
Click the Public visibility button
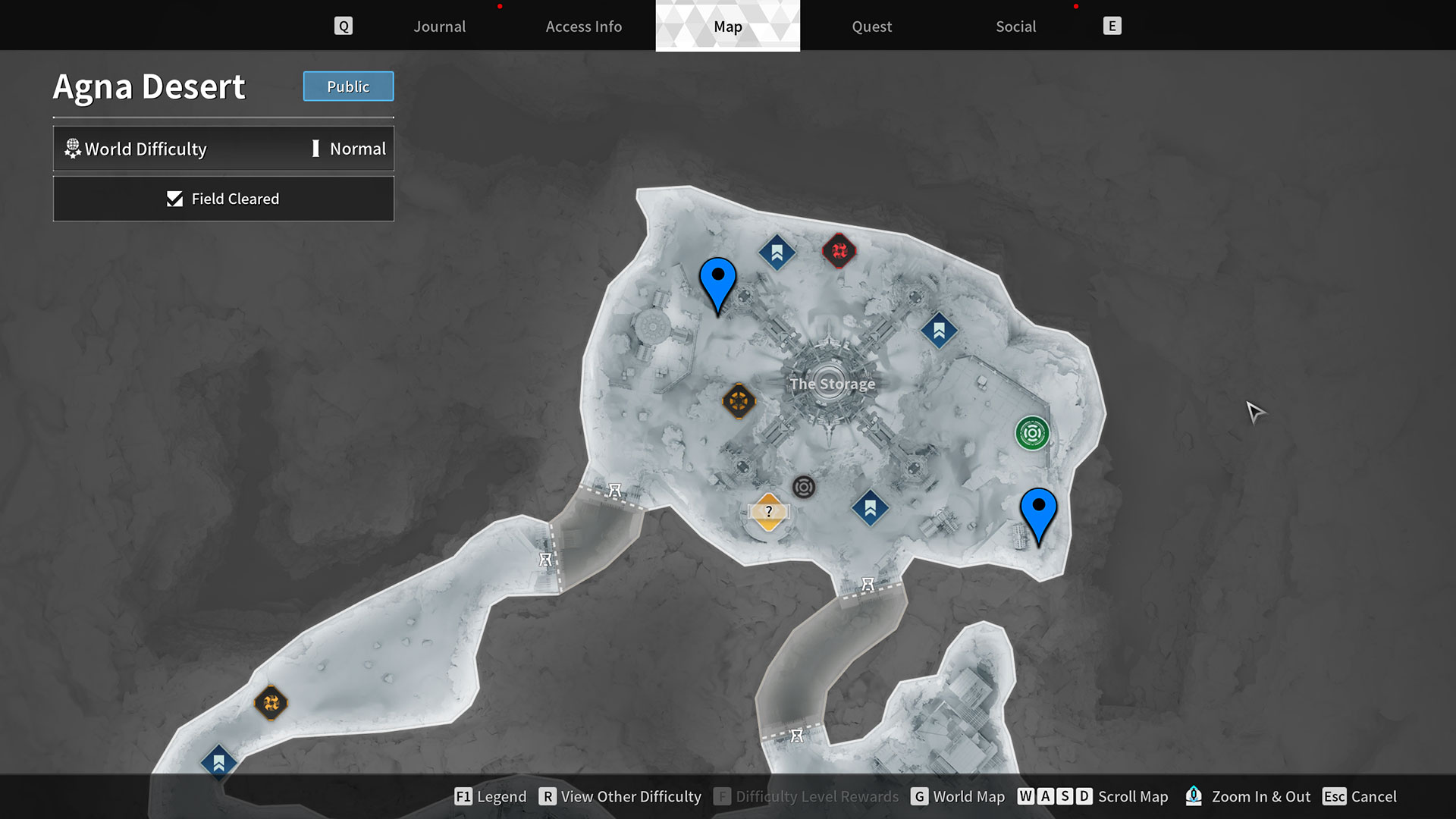348,86
